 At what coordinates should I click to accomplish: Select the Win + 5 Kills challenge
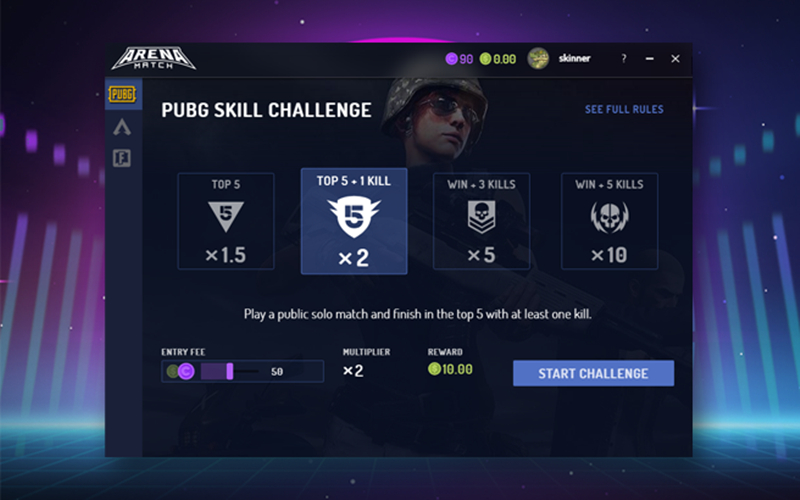[609, 221]
